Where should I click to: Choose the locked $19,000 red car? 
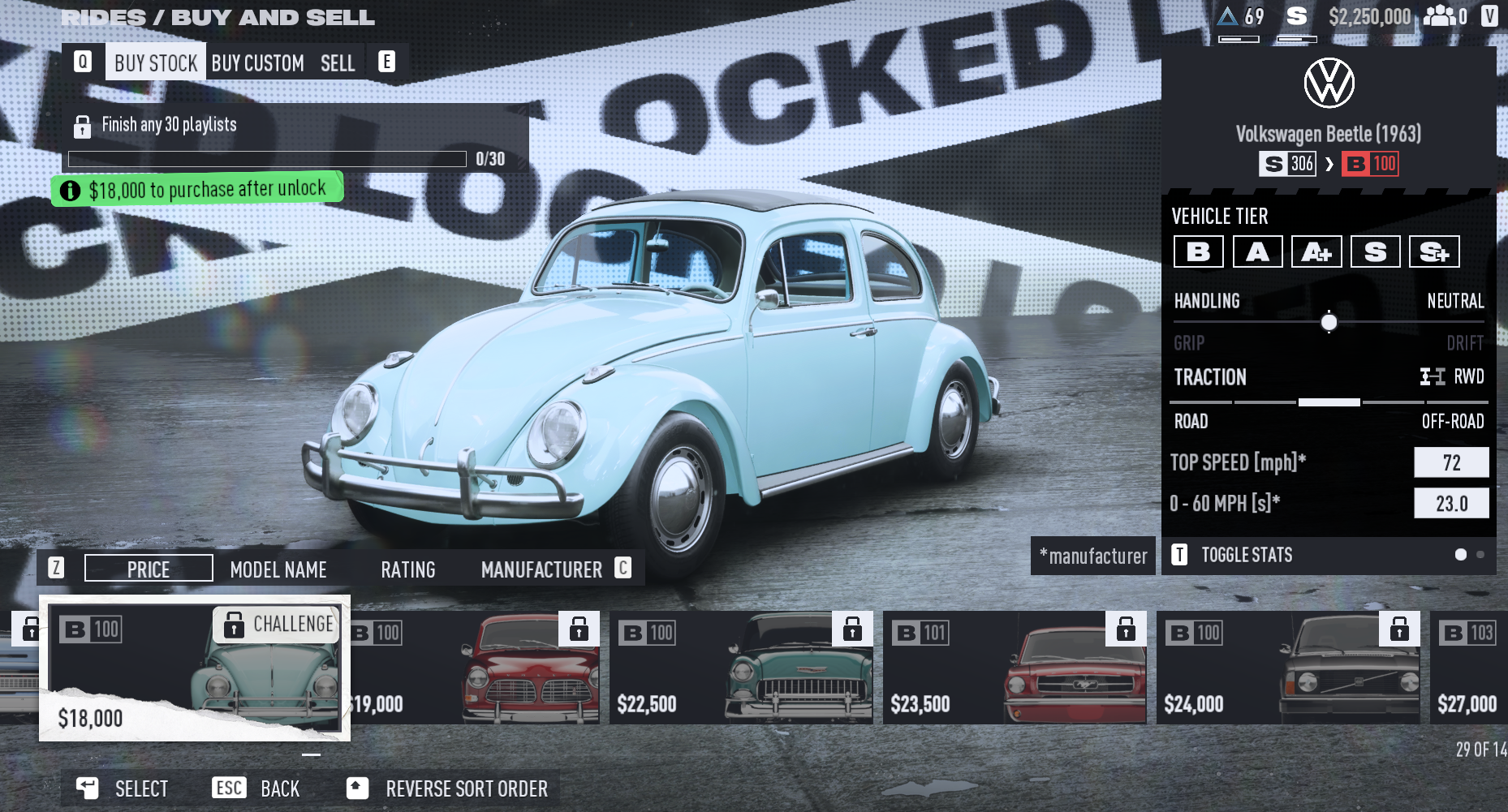tap(475, 668)
